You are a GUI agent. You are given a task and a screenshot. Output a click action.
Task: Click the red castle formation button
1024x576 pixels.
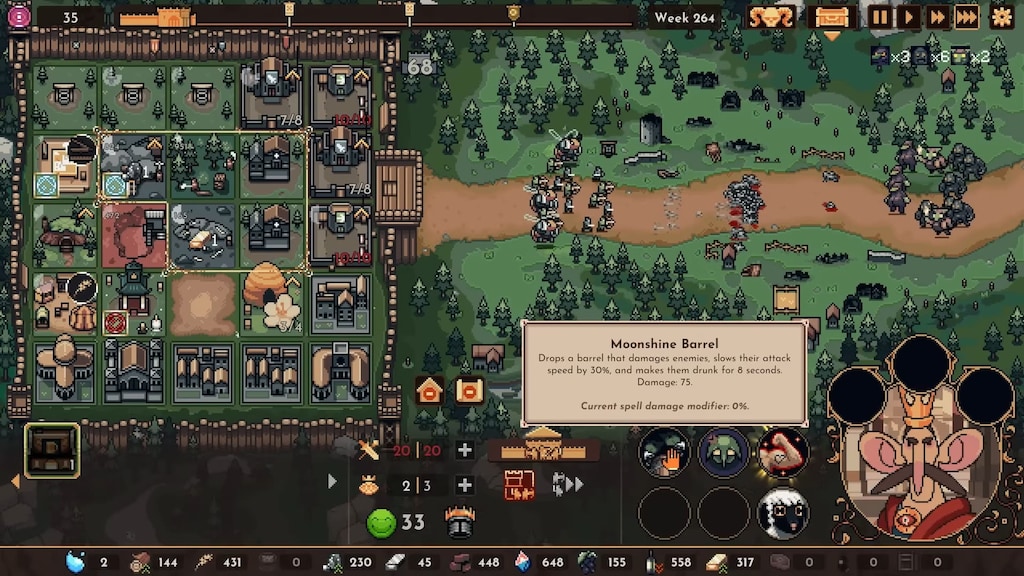(x=519, y=486)
